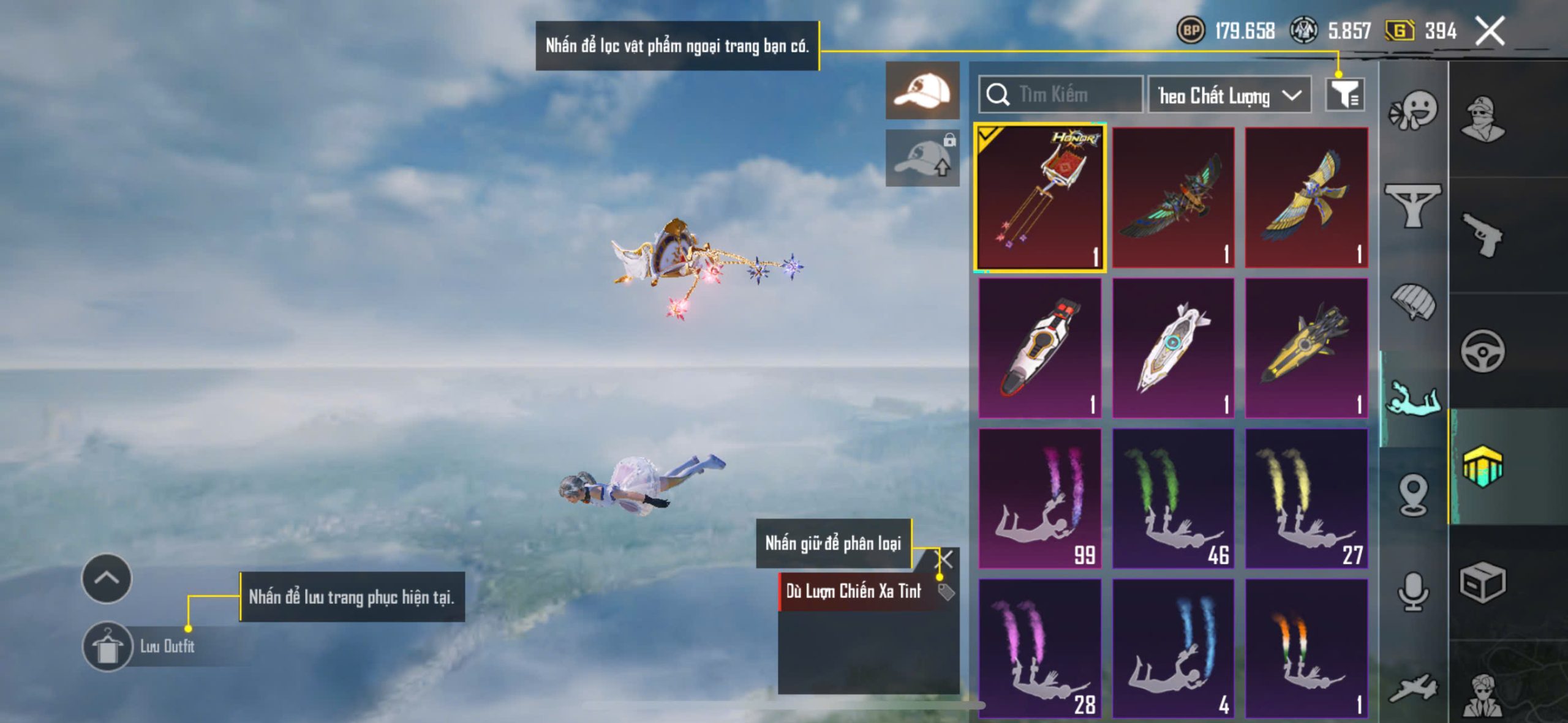This screenshot has height=723, width=1568.
Task: Select the Honor chariot glider item
Action: click(1039, 197)
